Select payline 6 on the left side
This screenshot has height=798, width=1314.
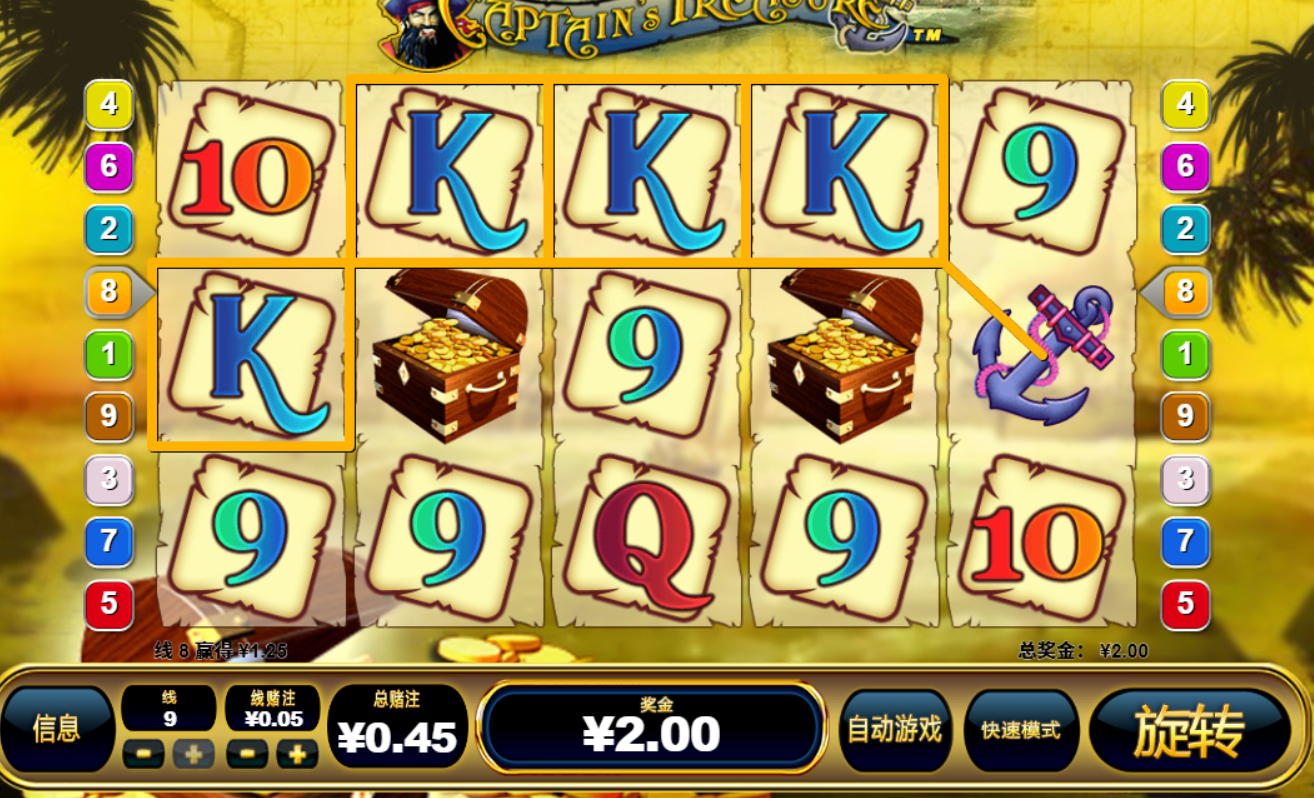[x=108, y=167]
